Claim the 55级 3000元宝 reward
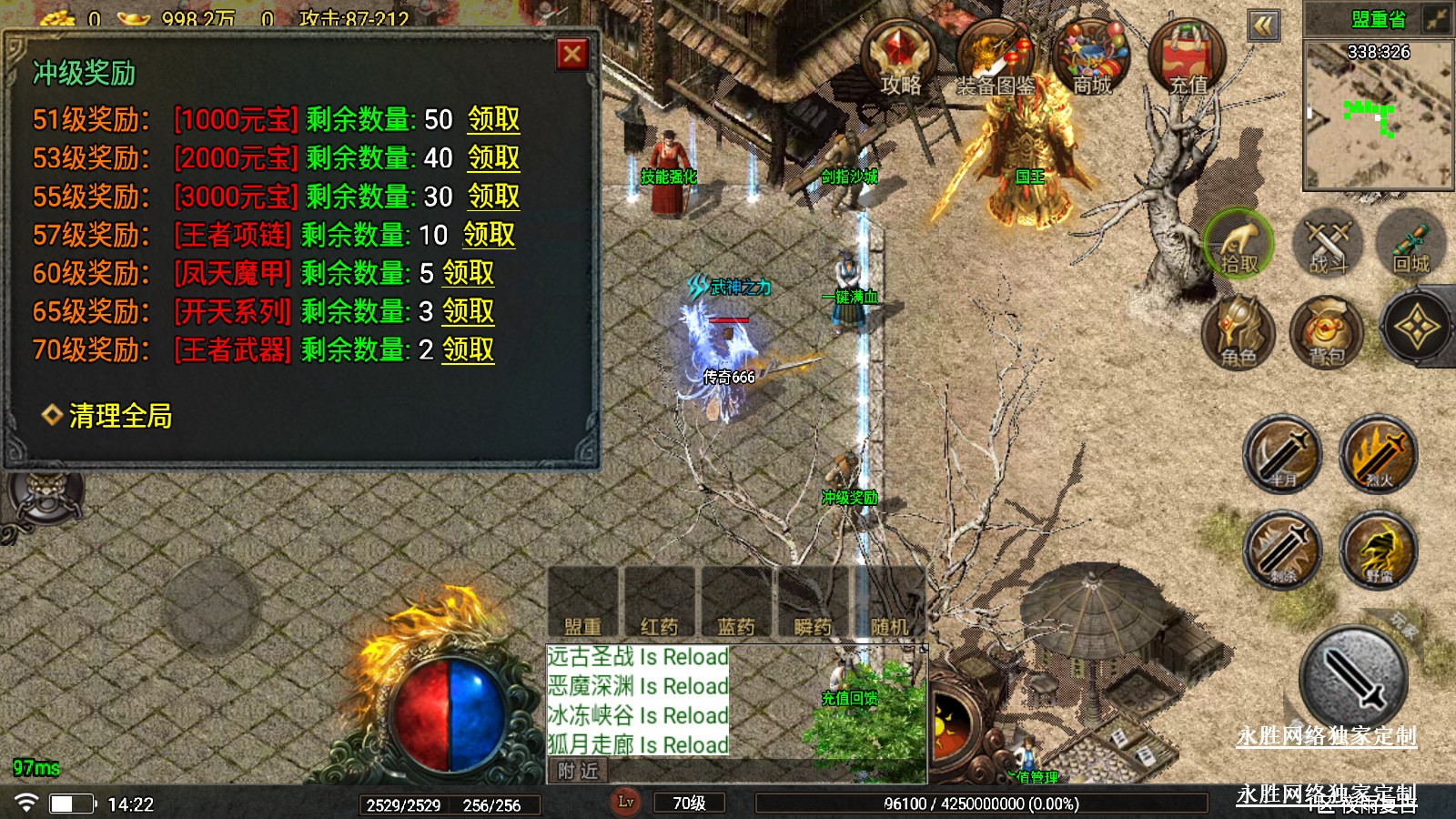 (493, 197)
